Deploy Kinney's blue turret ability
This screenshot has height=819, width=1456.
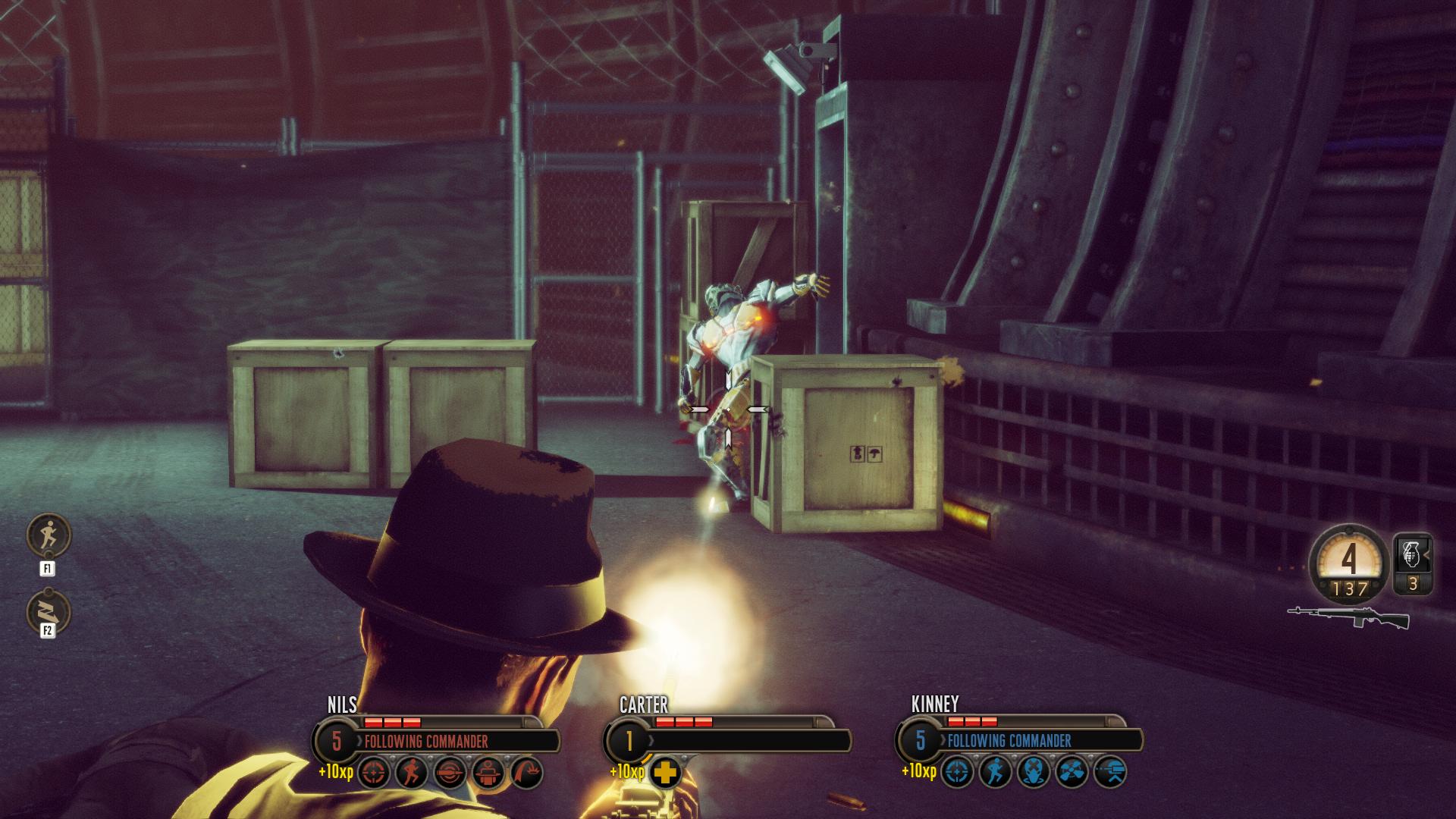1110,773
